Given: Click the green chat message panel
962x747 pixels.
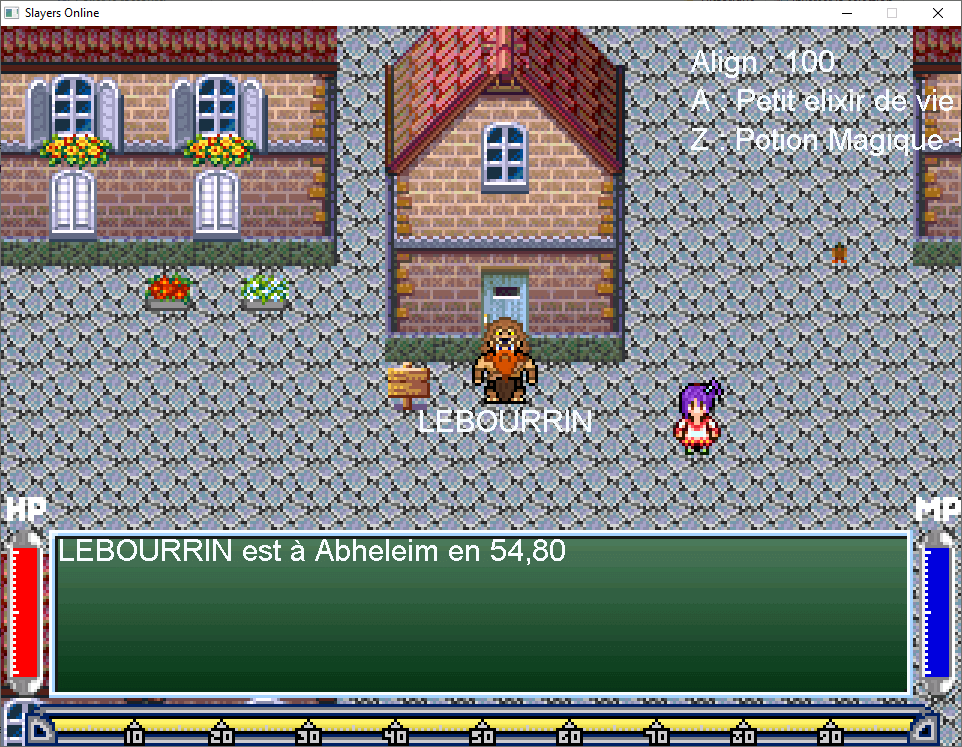Looking at the screenshot, I should click(x=481, y=614).
